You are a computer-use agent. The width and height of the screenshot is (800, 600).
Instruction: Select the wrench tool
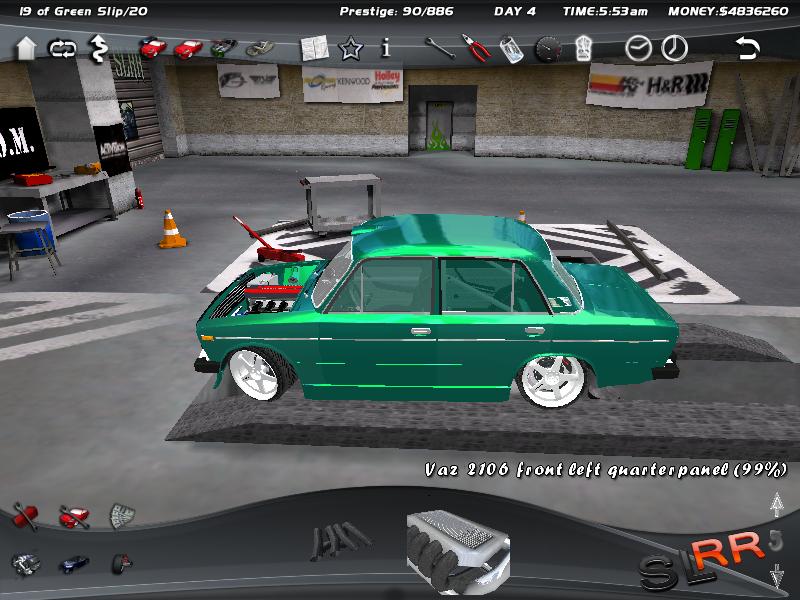click(437, 48)
